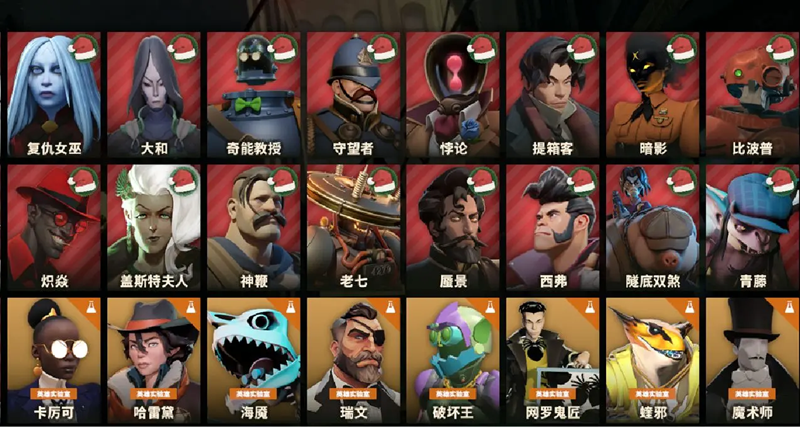Select the shark hero 海魔
The width and height of the screenshot is (800, 427).
pyautogui.click(x=253, y=360)
